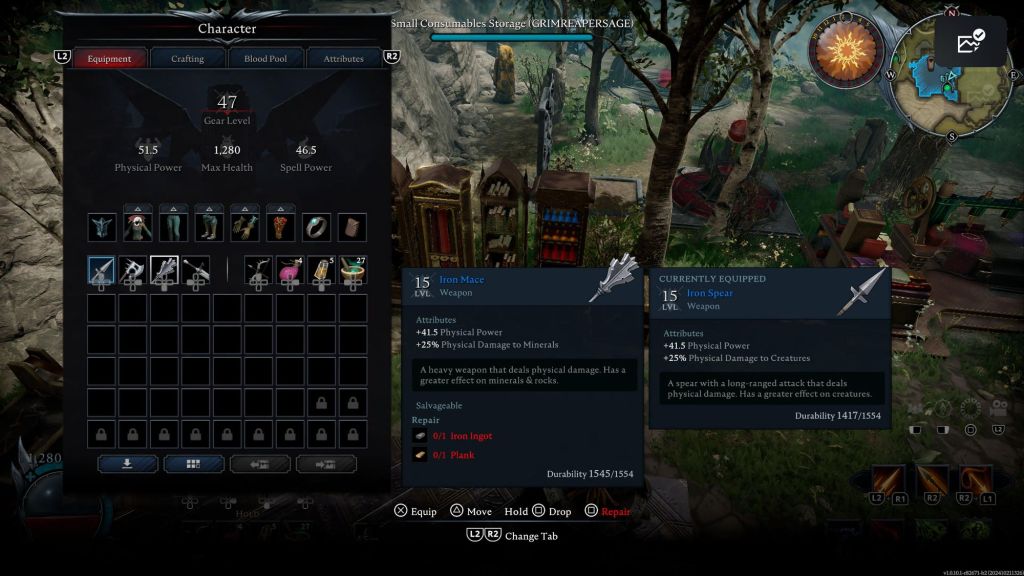Screen dimensions: 1024x576
Task: Select the Equipment tab
Action: click(109, 59)
